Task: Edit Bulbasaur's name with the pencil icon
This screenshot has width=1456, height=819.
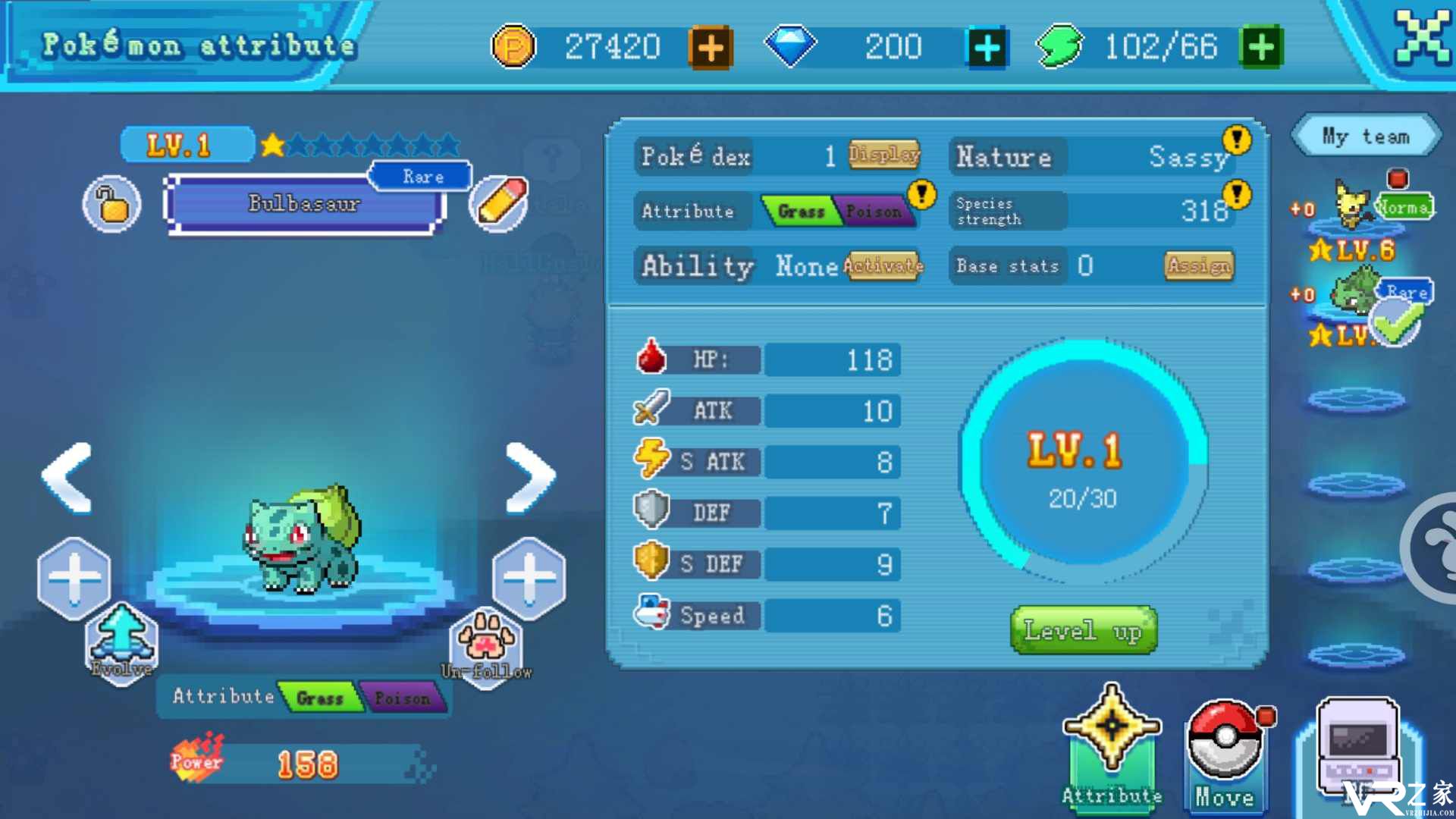Action: (x=498, y=203)
